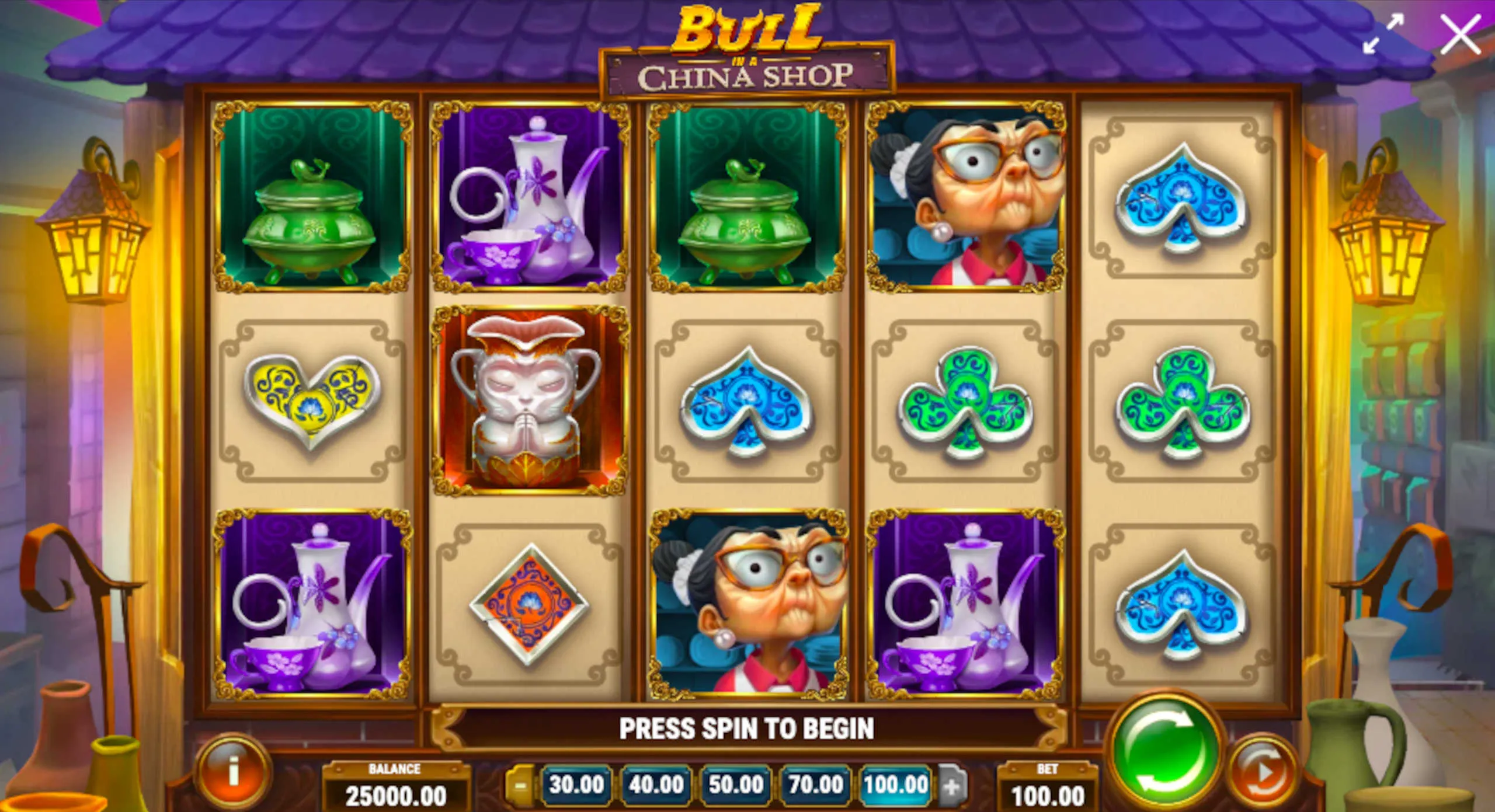Increase bet with the plus button
Screen dimensions: 1495x812
pyautogui.click(x=951, y=786)
